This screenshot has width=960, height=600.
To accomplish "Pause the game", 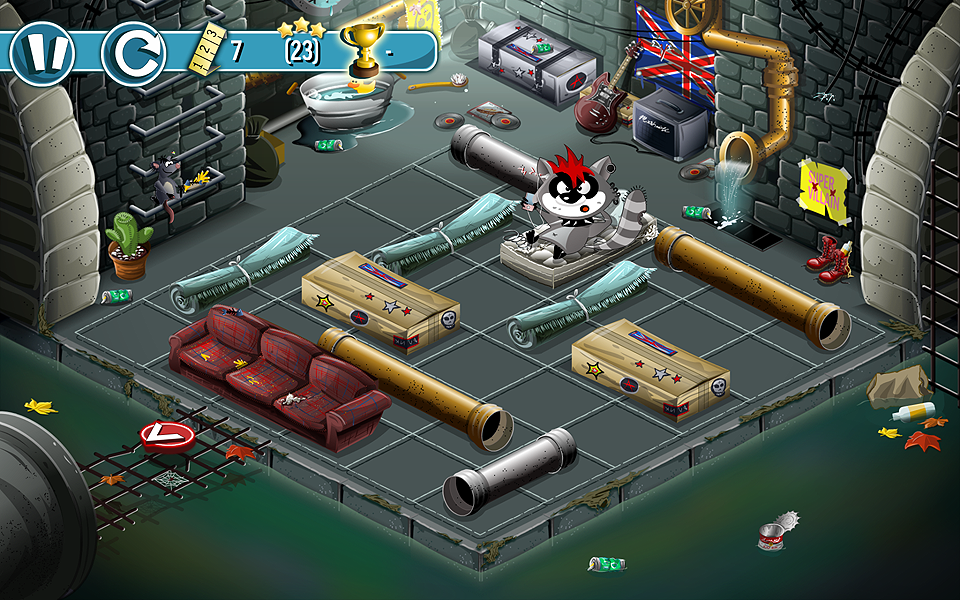I will tap(42, 53).
